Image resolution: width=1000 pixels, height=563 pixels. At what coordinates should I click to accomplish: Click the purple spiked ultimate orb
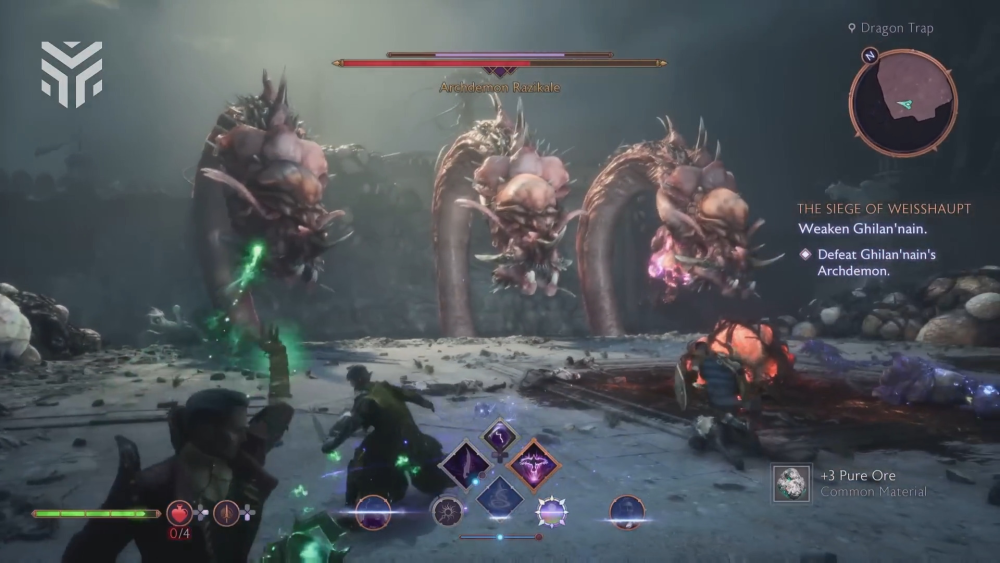551,512
